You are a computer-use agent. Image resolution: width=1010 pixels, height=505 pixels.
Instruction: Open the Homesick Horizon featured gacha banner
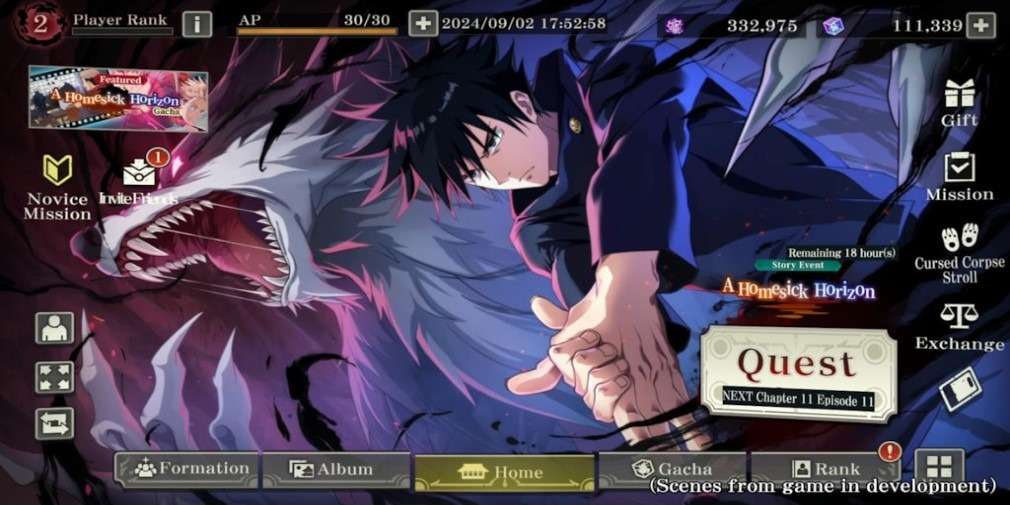[118, 98]
